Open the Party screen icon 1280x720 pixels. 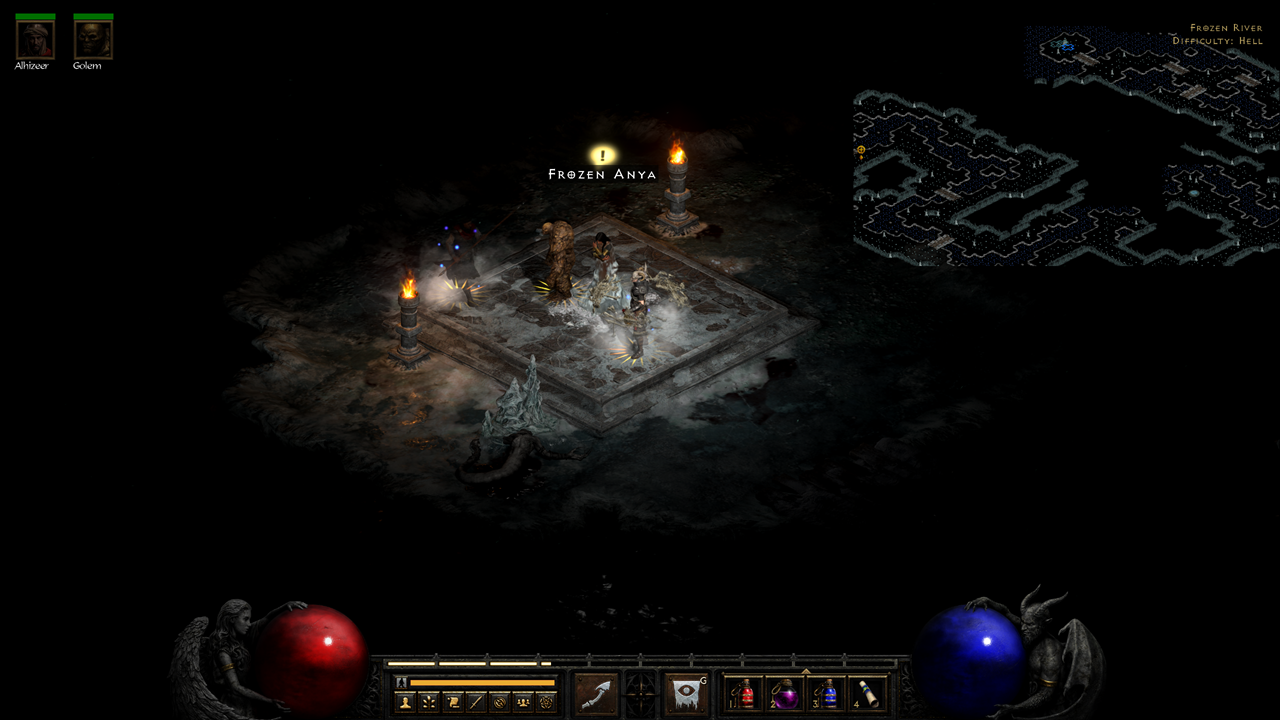click(x=523, y=700)
